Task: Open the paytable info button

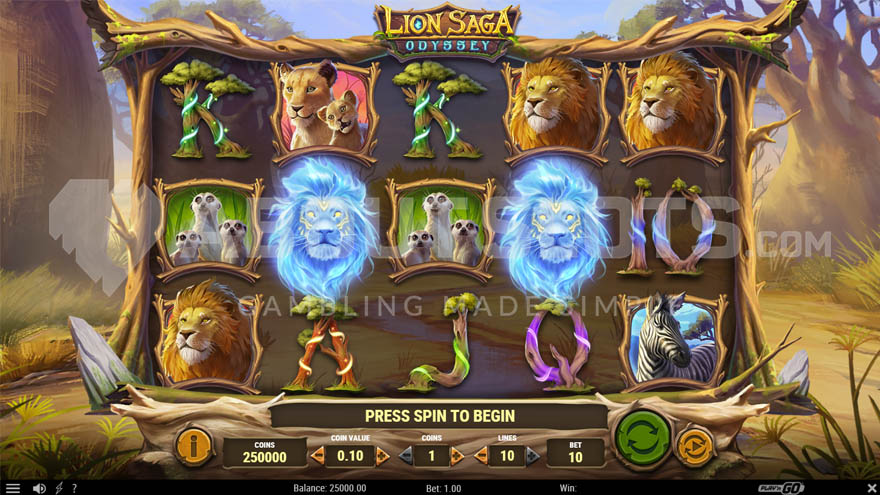Action: click(194, 446)
